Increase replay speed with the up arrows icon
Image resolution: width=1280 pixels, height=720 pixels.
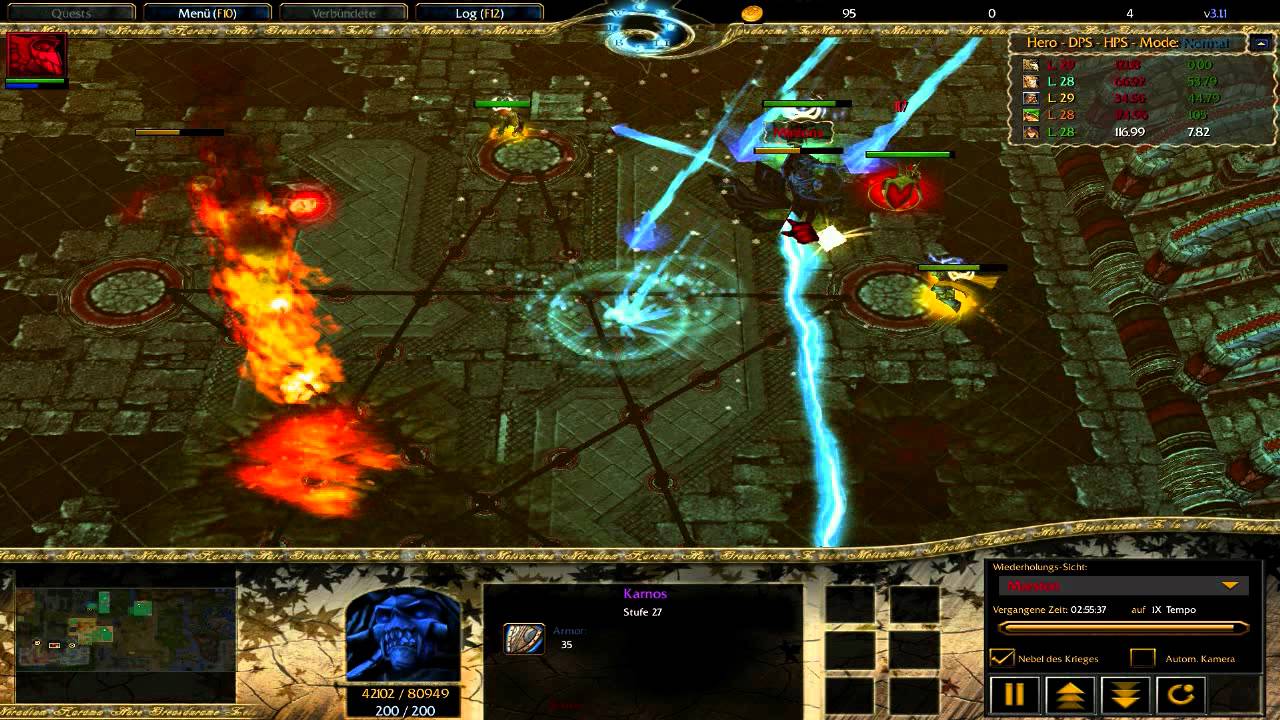1069,694
